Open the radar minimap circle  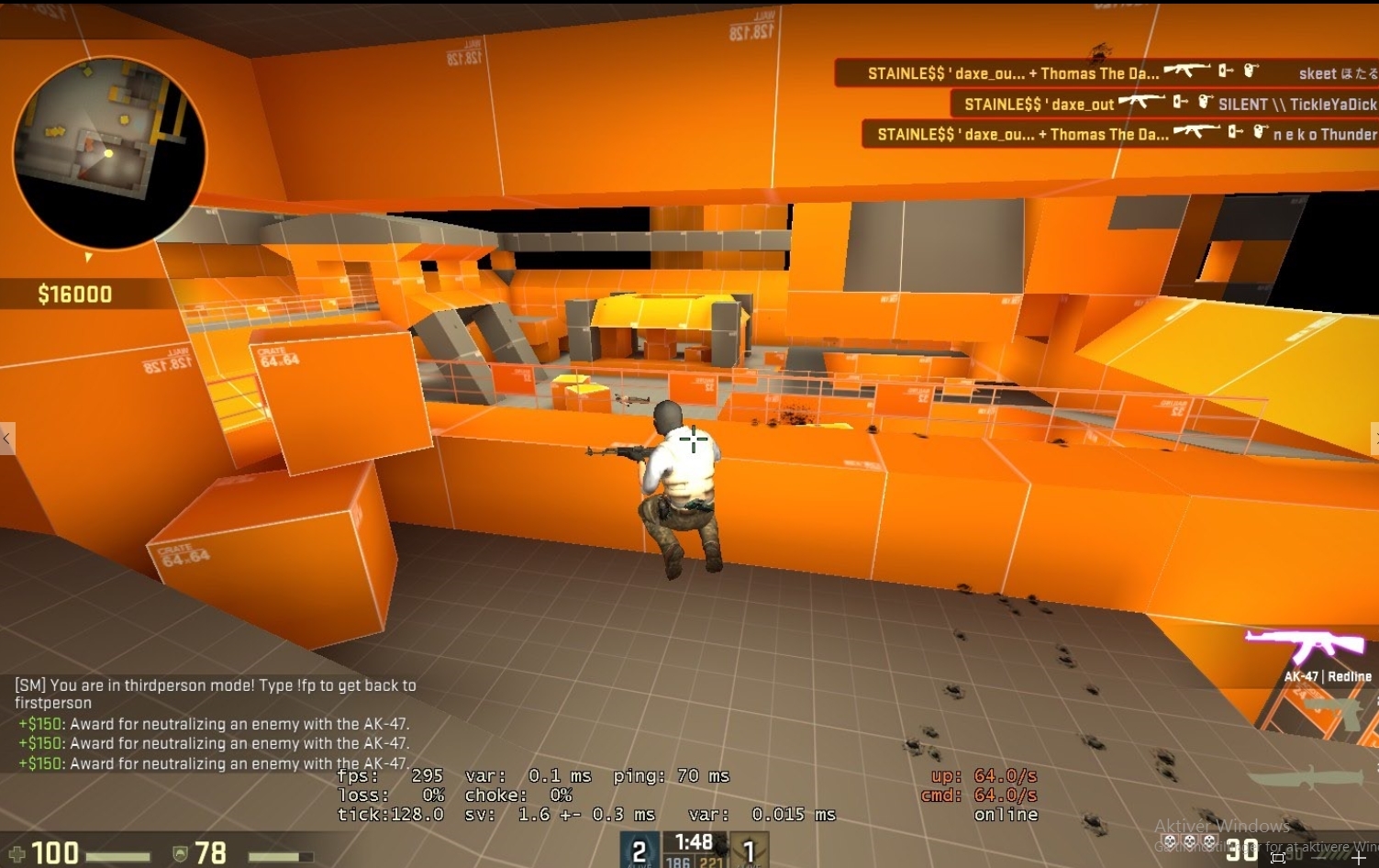(x=113, y=152)
